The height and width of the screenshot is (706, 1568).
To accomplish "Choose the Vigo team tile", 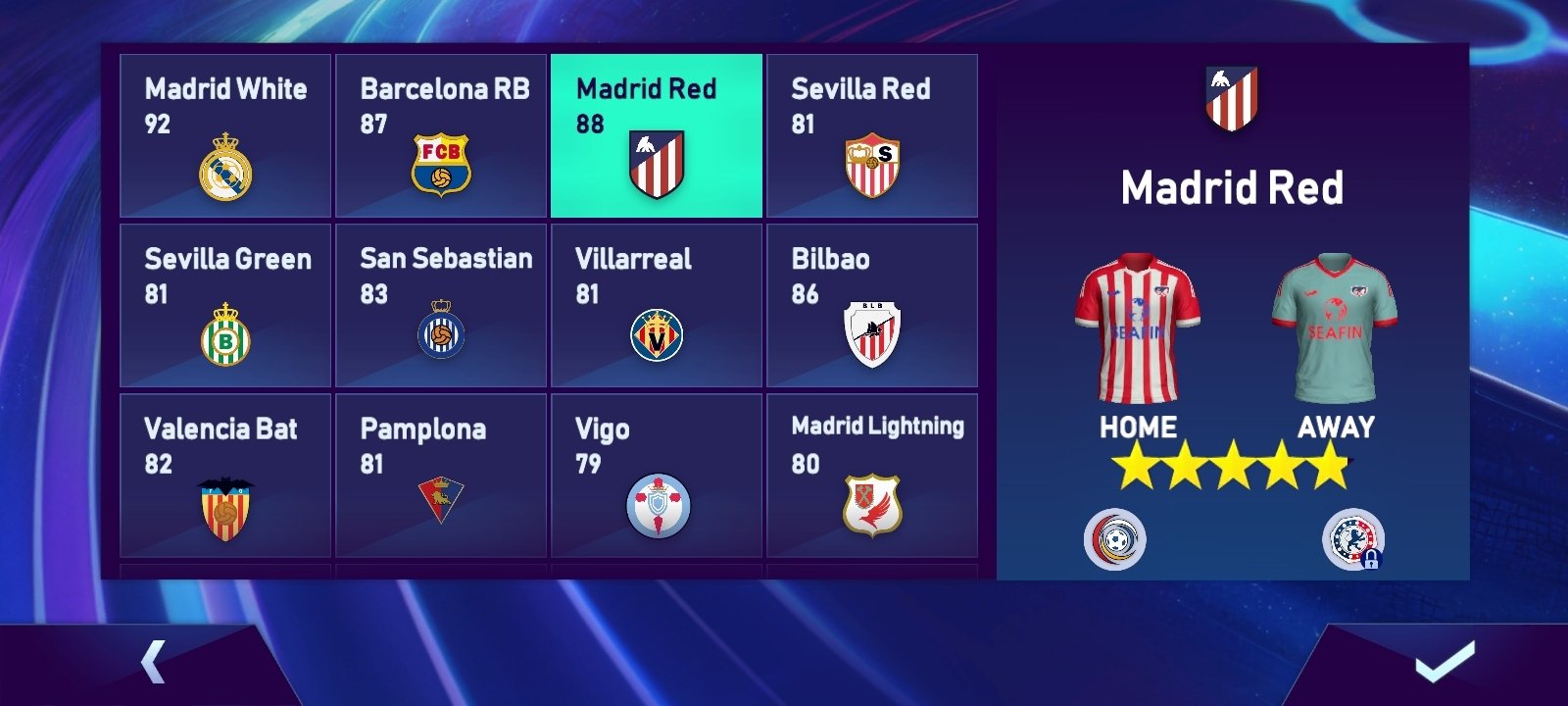I will [657, 476].
